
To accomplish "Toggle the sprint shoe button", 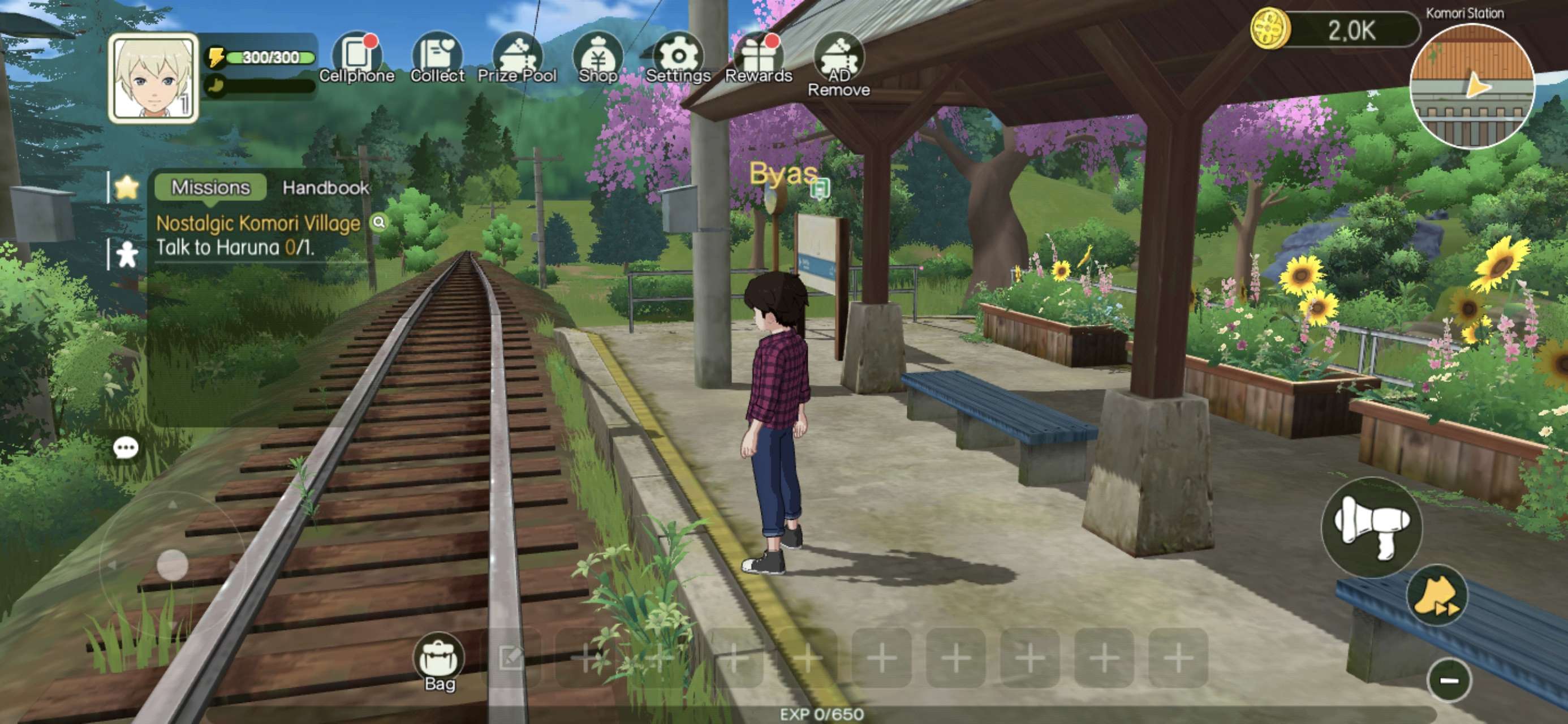I will pyautogui.click(x=1438, y=596).
